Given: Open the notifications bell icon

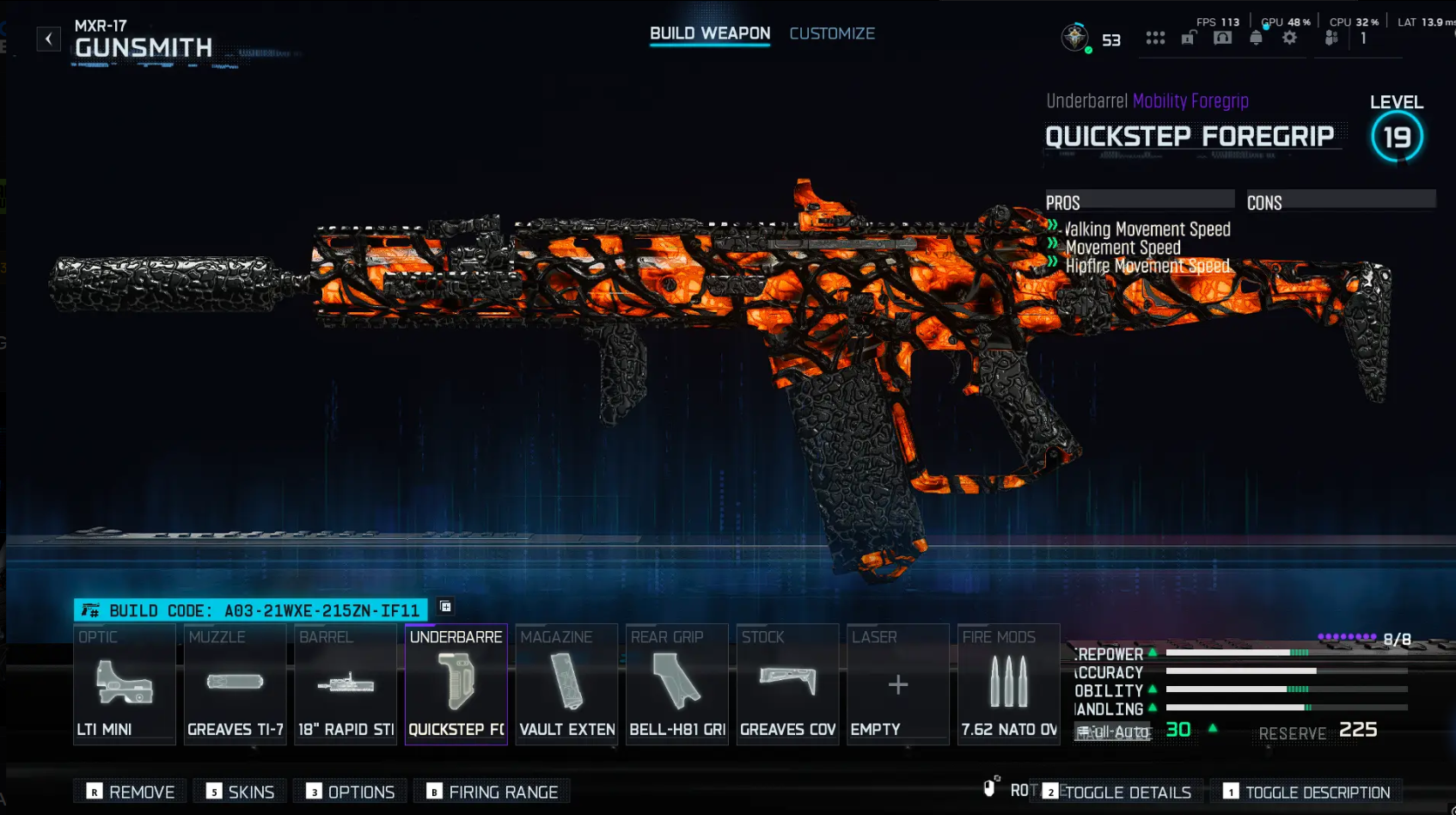Looking at the screenshot, I should coord(1255,38).
